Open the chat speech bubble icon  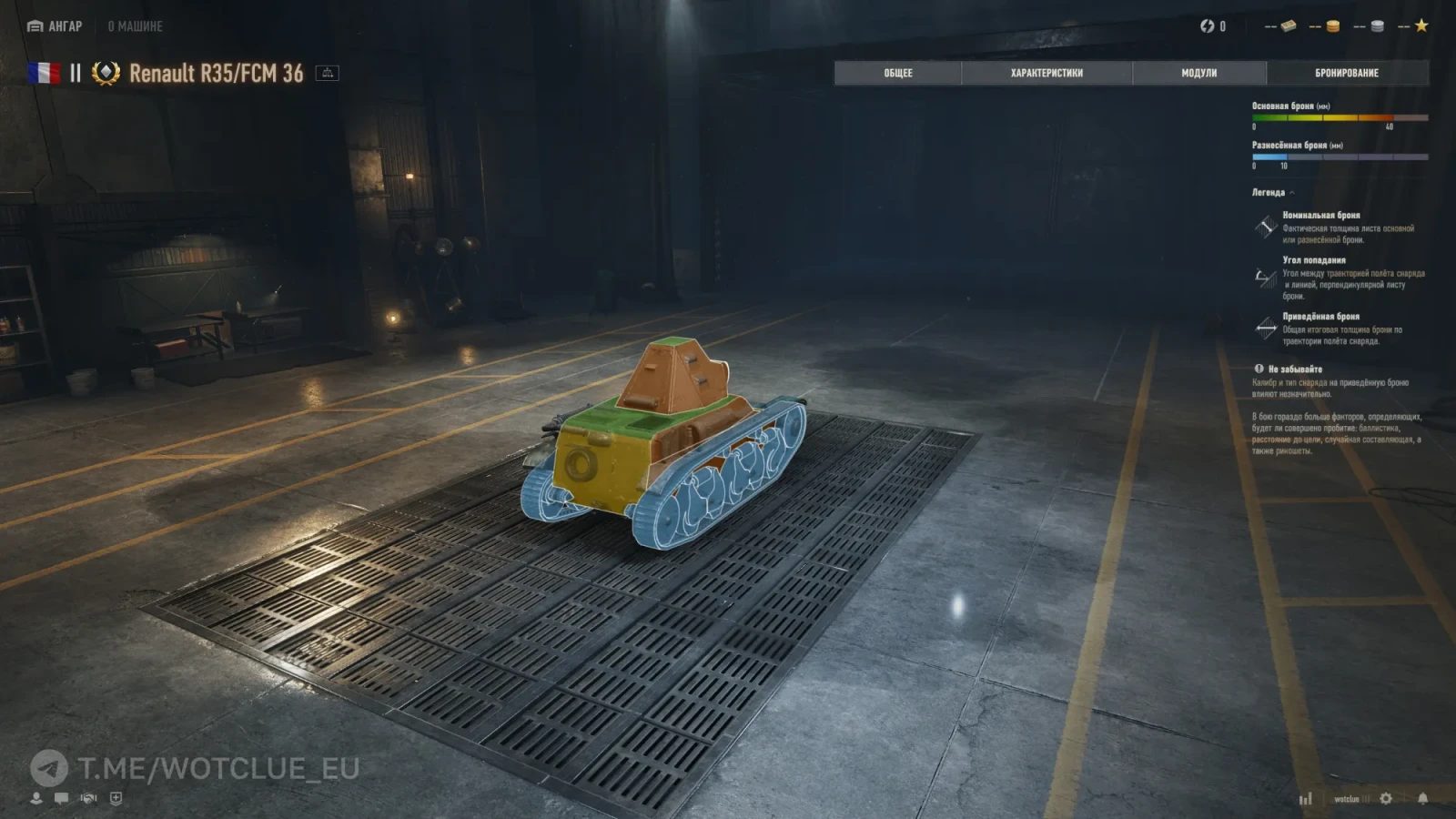coord(61,798)
